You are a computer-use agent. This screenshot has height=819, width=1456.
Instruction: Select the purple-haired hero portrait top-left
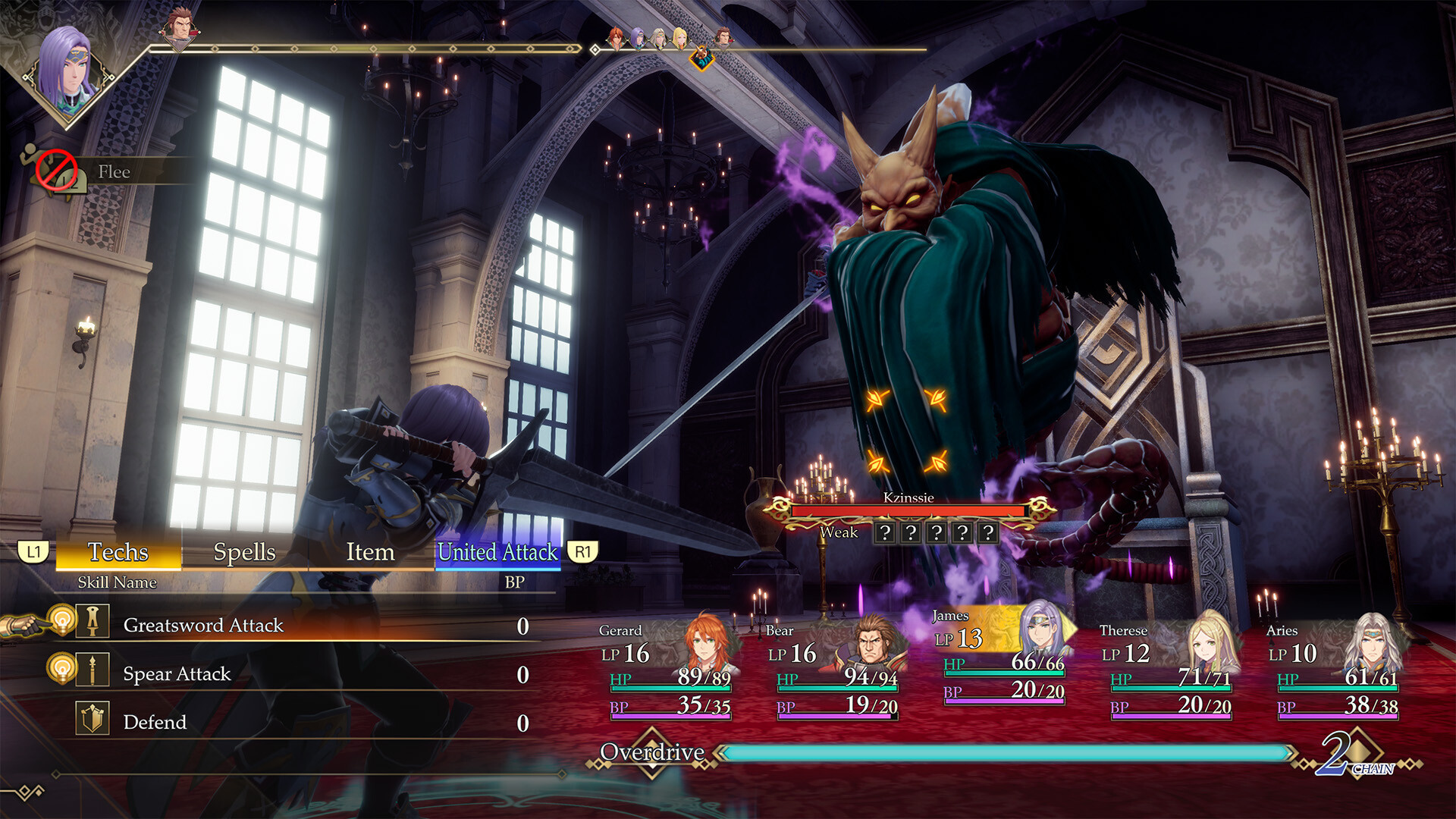pos(72,76)
